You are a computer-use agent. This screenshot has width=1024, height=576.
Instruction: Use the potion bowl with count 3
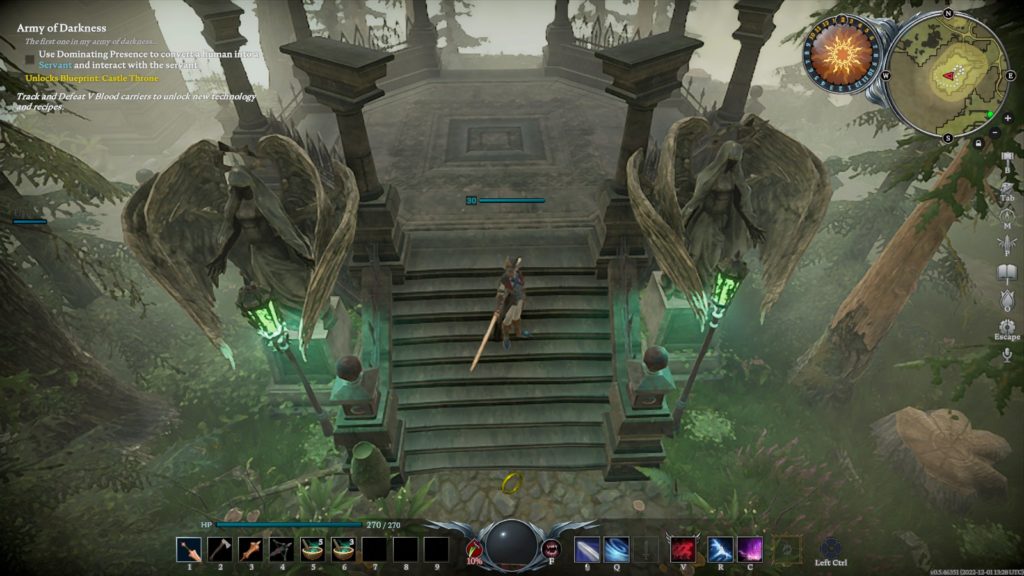tap(343, 549)
